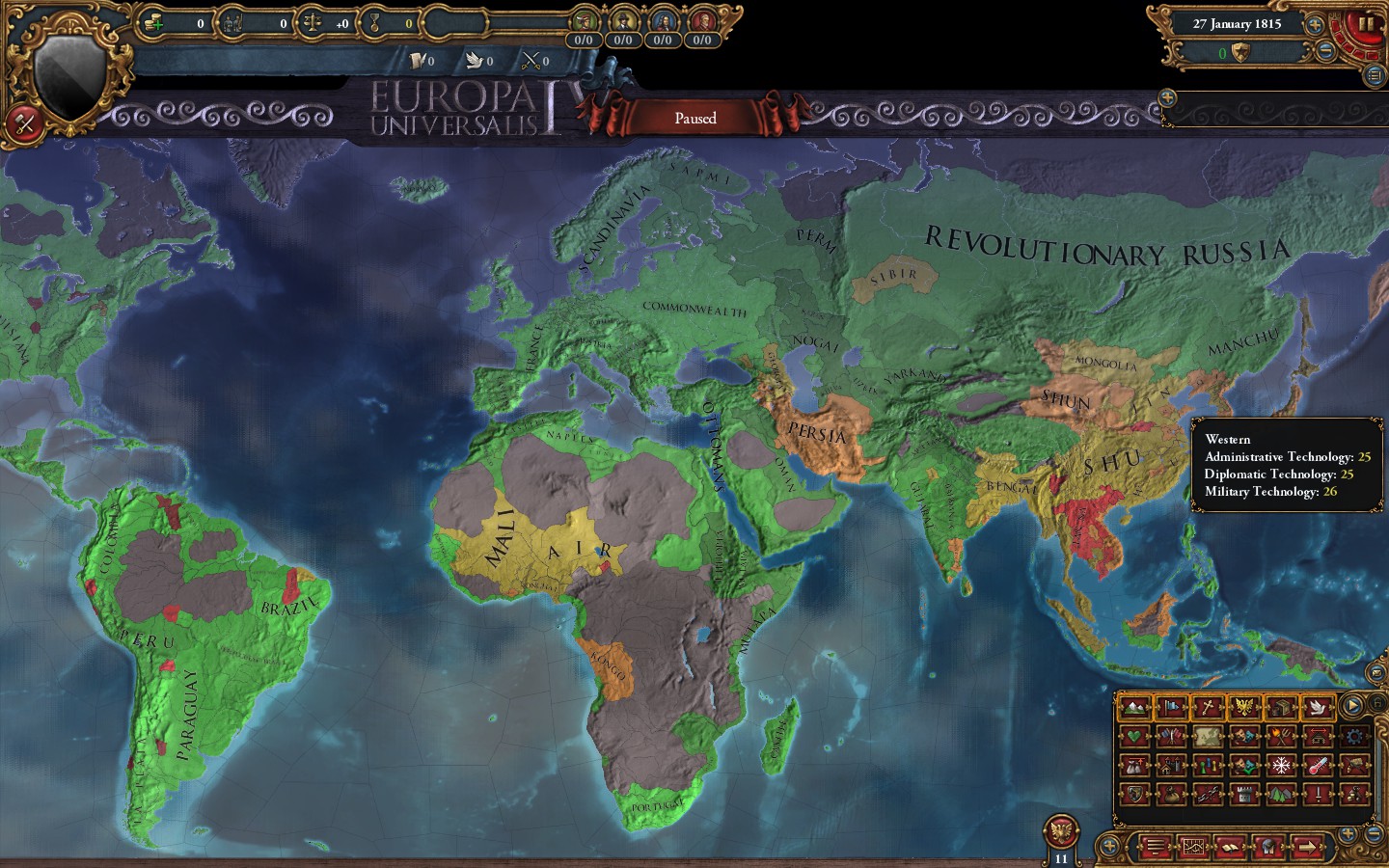Image resolution: width=1389 pixels, height=868 pixels.
Task: Open the game settings gear icon
Action: [1354, 737]
